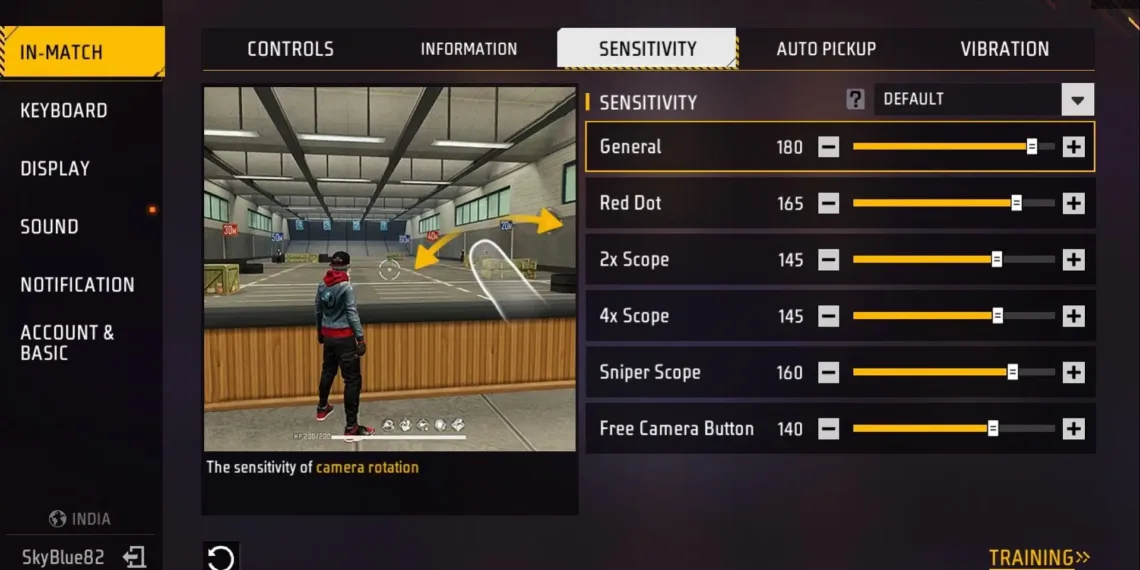Increase Free Camera Button sensitivity with plus
The height and width of the screenshot is (570, 1140).
tap(1073, 429)
